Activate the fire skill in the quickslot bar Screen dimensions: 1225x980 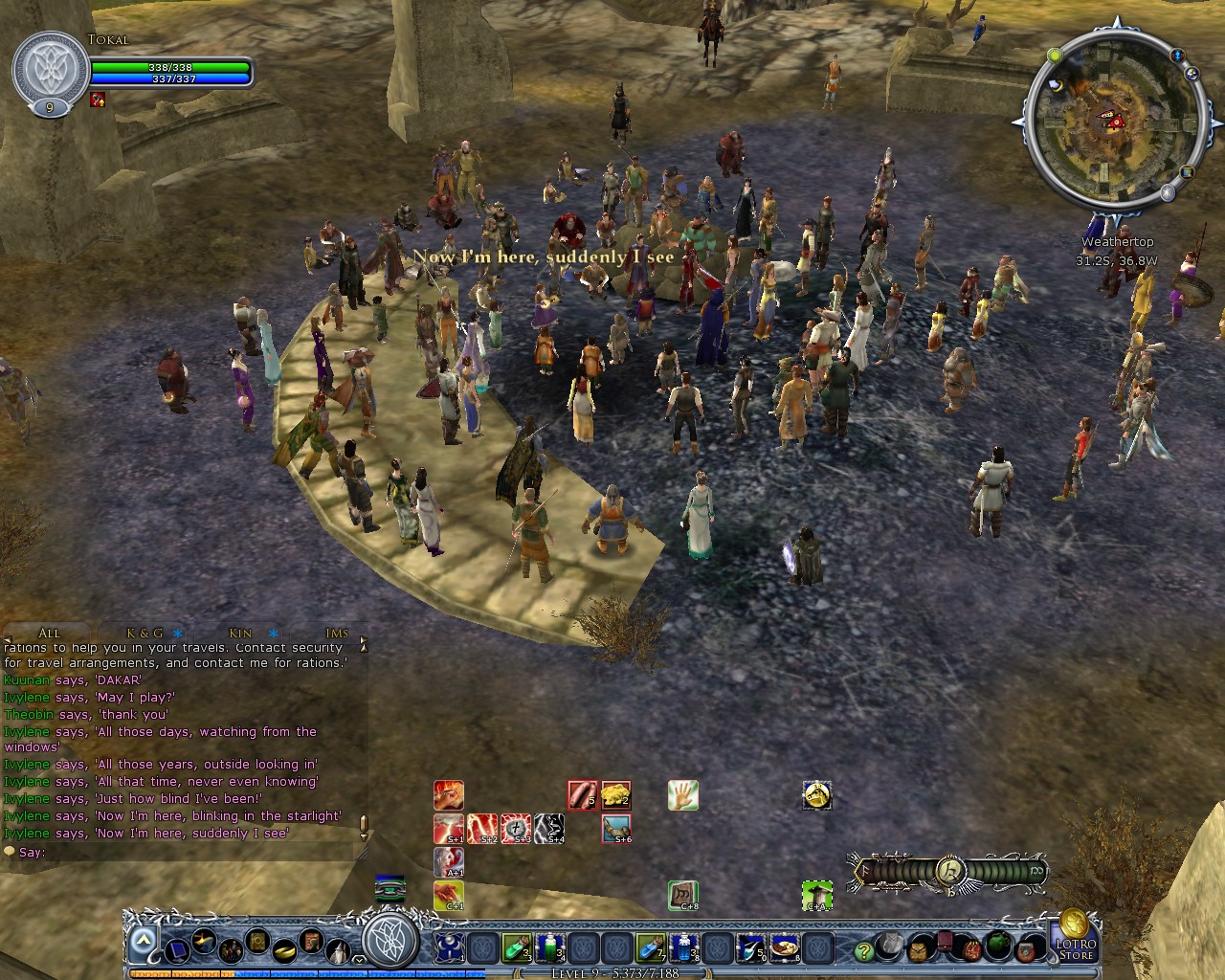tap(448, 794)
